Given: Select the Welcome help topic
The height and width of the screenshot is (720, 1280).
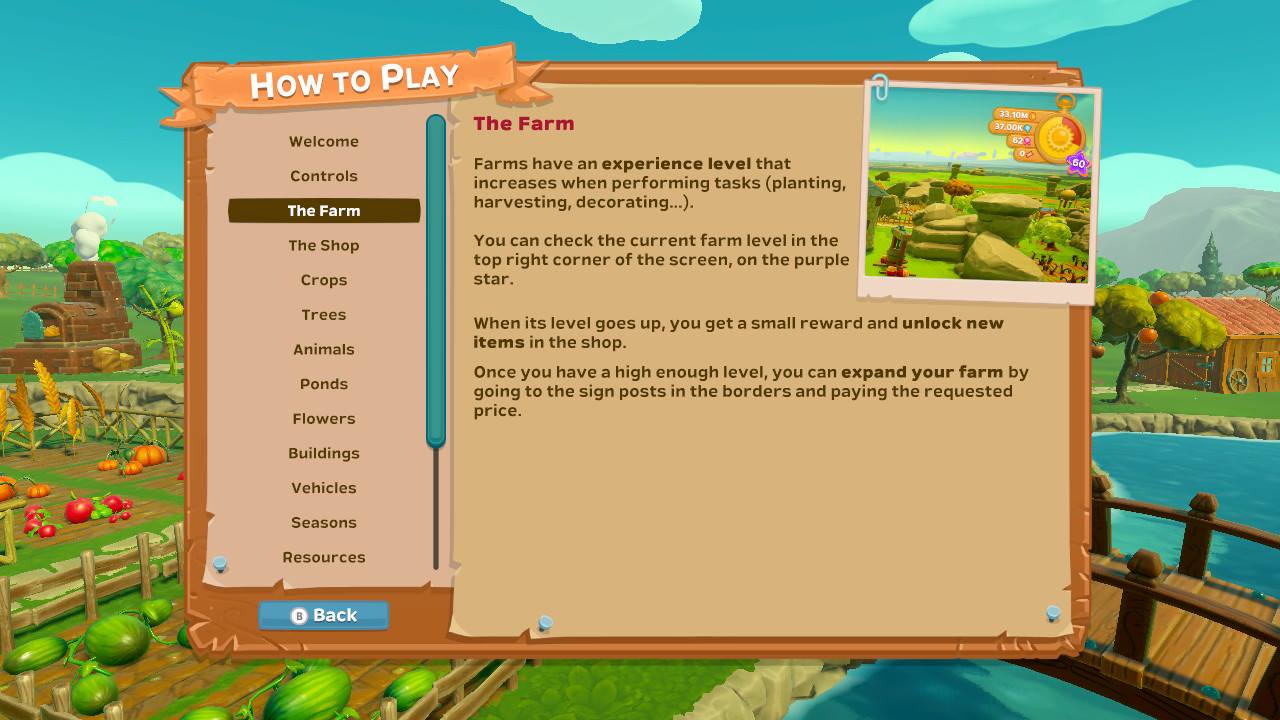Looking at the screenshot, I should coord(324,141).
